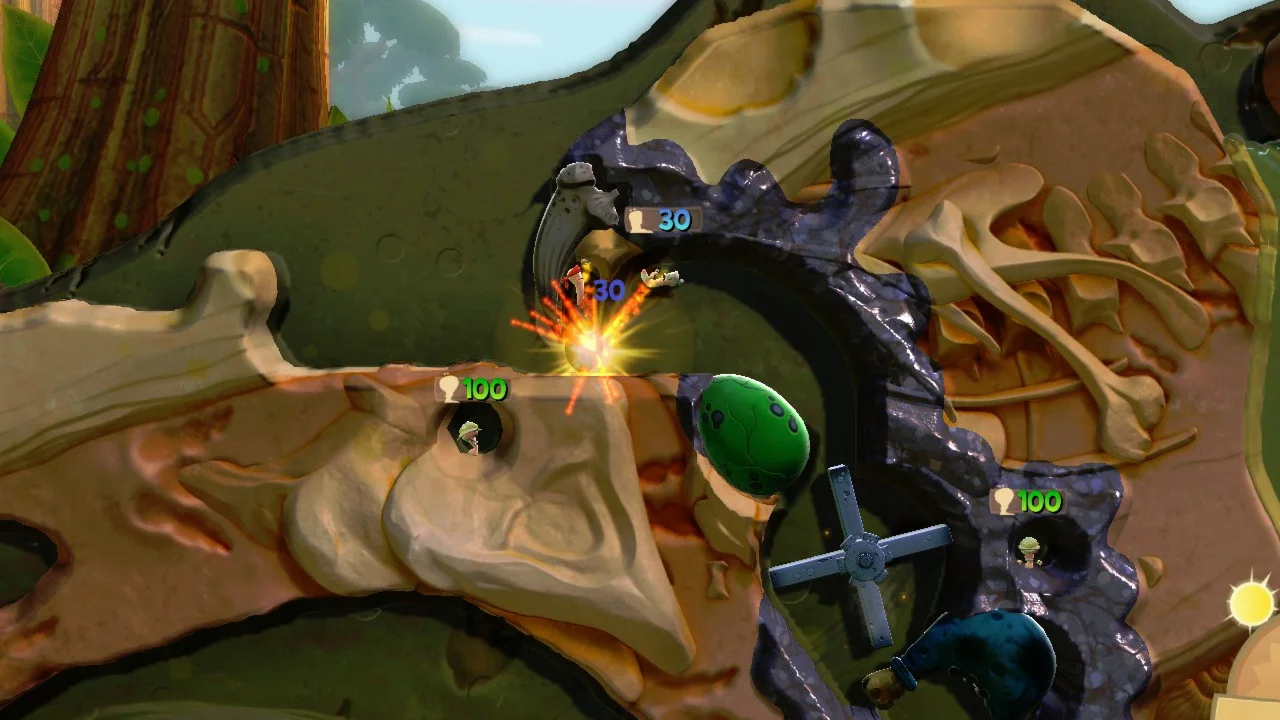Select the worm in the right-side cave

(x=1030, y=552)
